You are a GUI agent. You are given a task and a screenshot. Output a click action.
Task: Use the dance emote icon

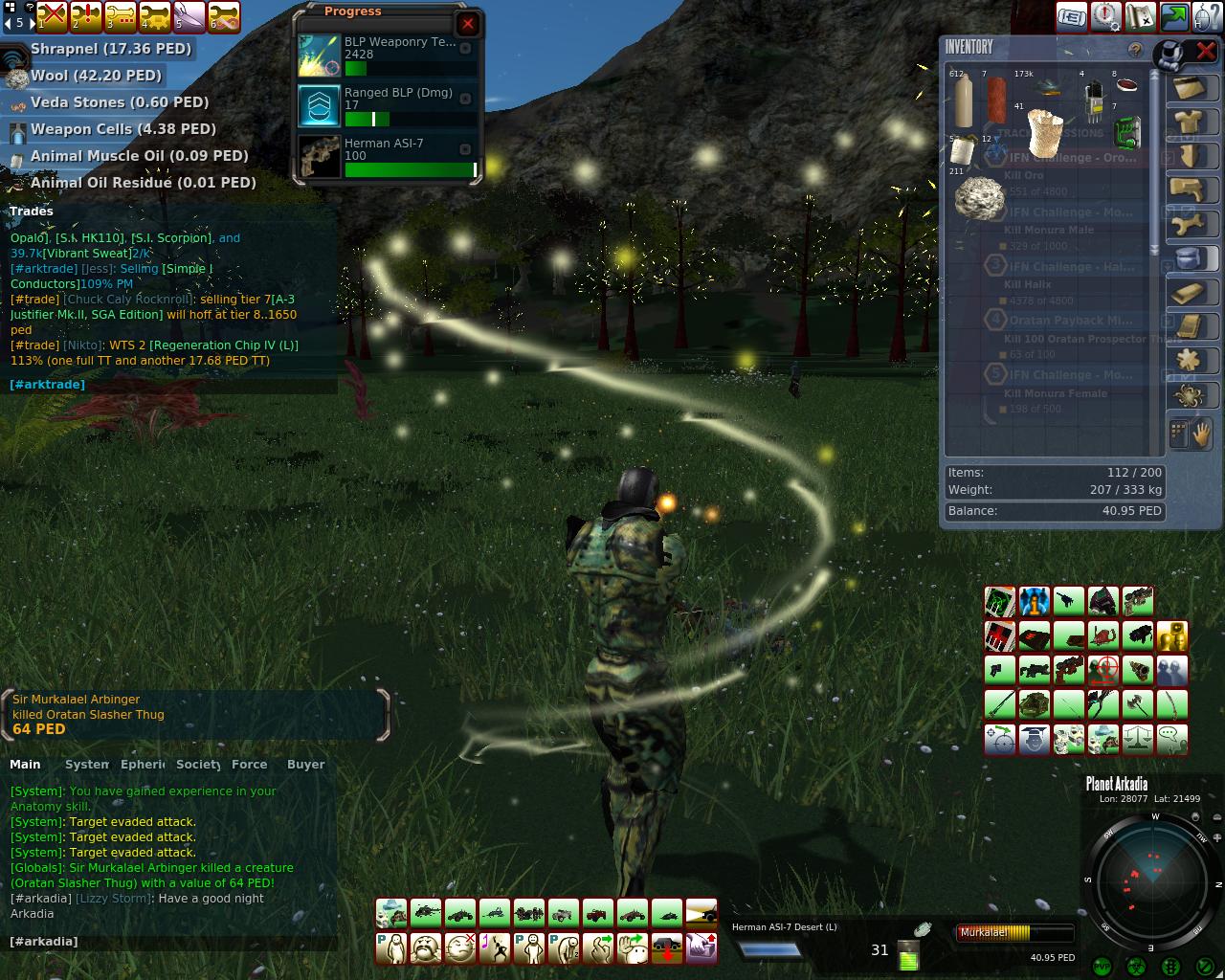pos(495,948)
